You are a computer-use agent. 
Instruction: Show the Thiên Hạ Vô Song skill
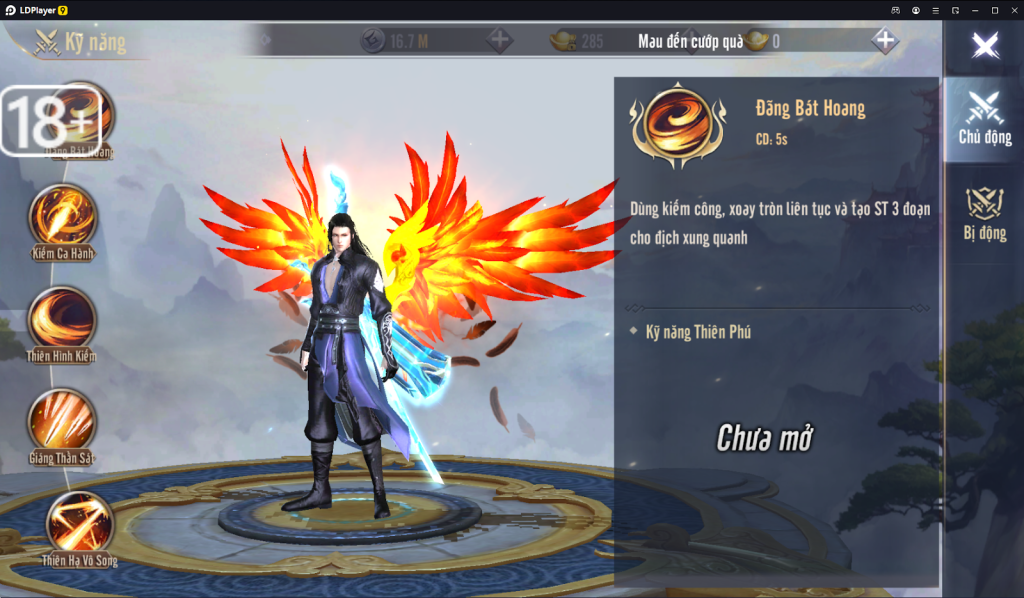(x=79, y=522)
